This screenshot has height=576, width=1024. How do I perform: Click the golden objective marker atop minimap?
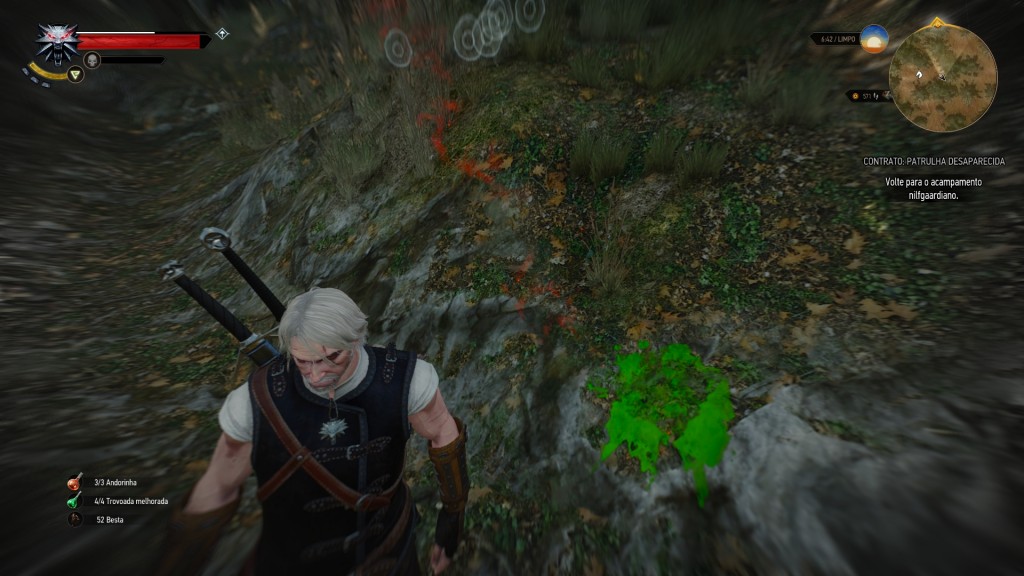tap(937, 21)
